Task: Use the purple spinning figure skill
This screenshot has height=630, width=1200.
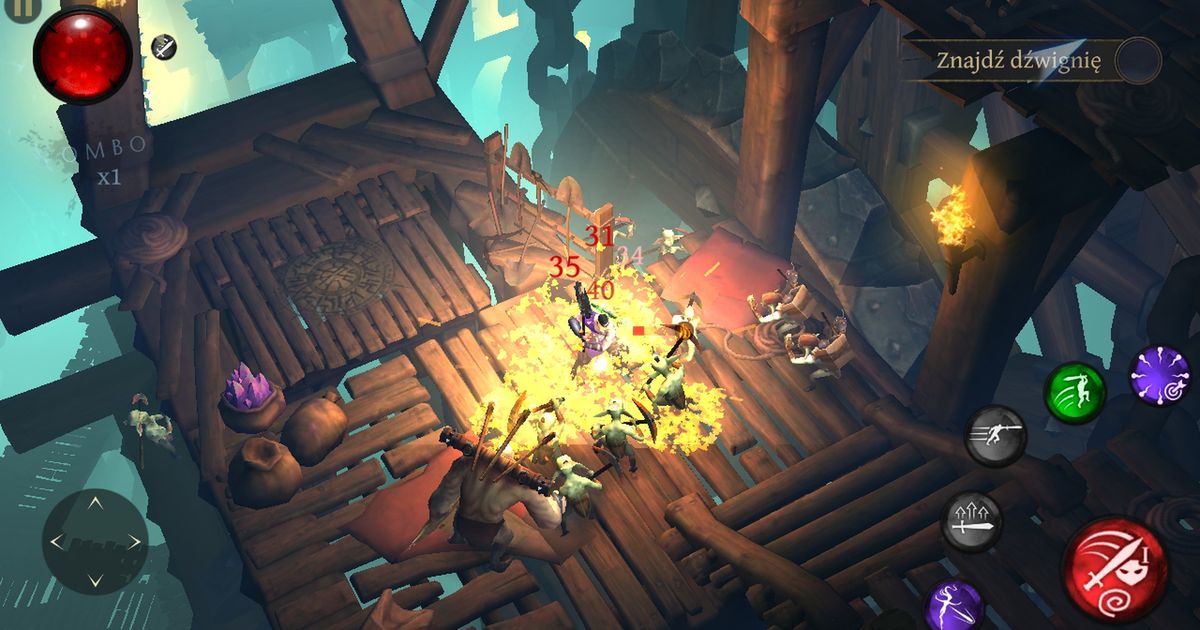Action: coord(952,604)
